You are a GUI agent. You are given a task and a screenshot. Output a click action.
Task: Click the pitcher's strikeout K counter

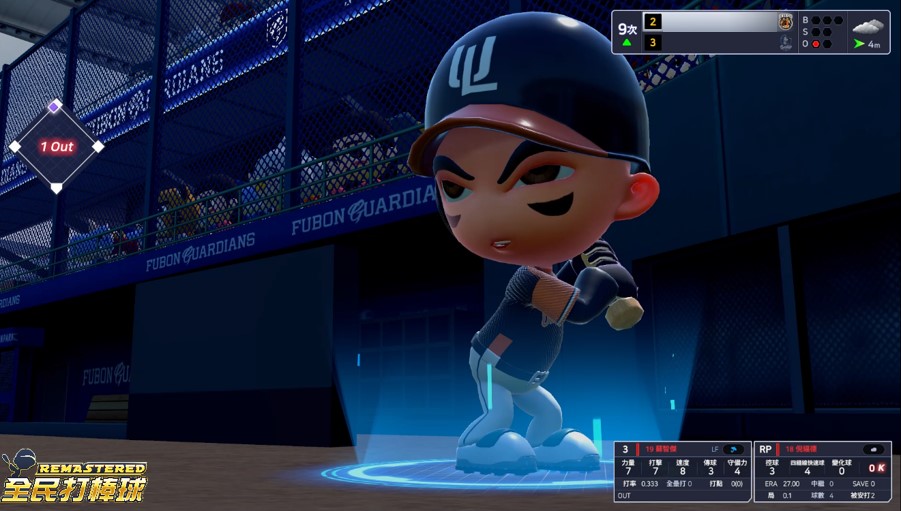(876, 468)
